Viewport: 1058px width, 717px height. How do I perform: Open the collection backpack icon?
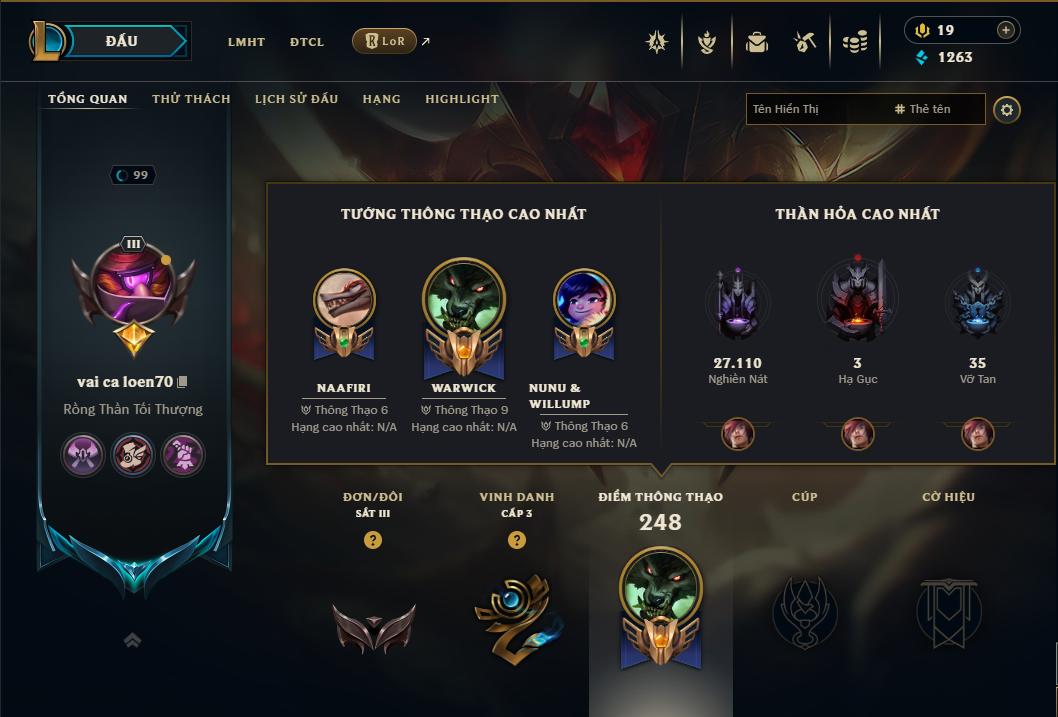tap(757, 42)
